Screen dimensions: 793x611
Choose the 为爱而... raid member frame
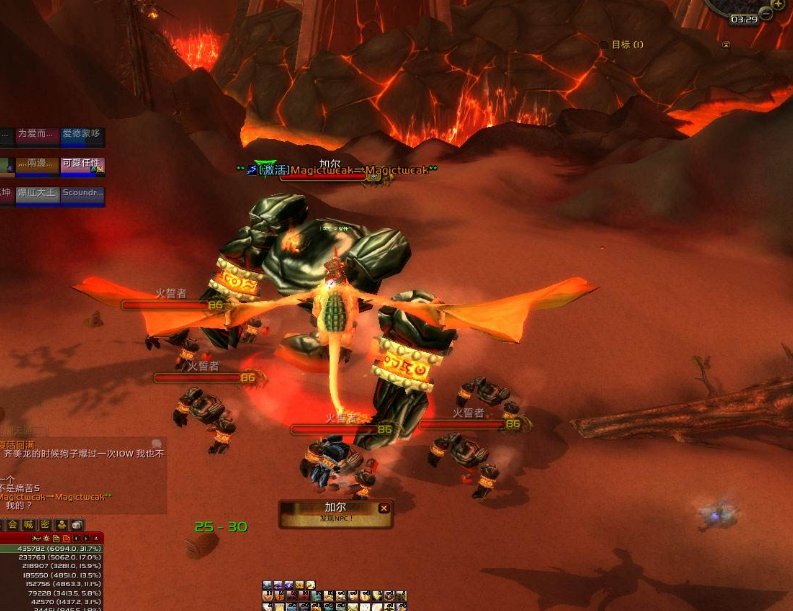(x=37, y=135)
